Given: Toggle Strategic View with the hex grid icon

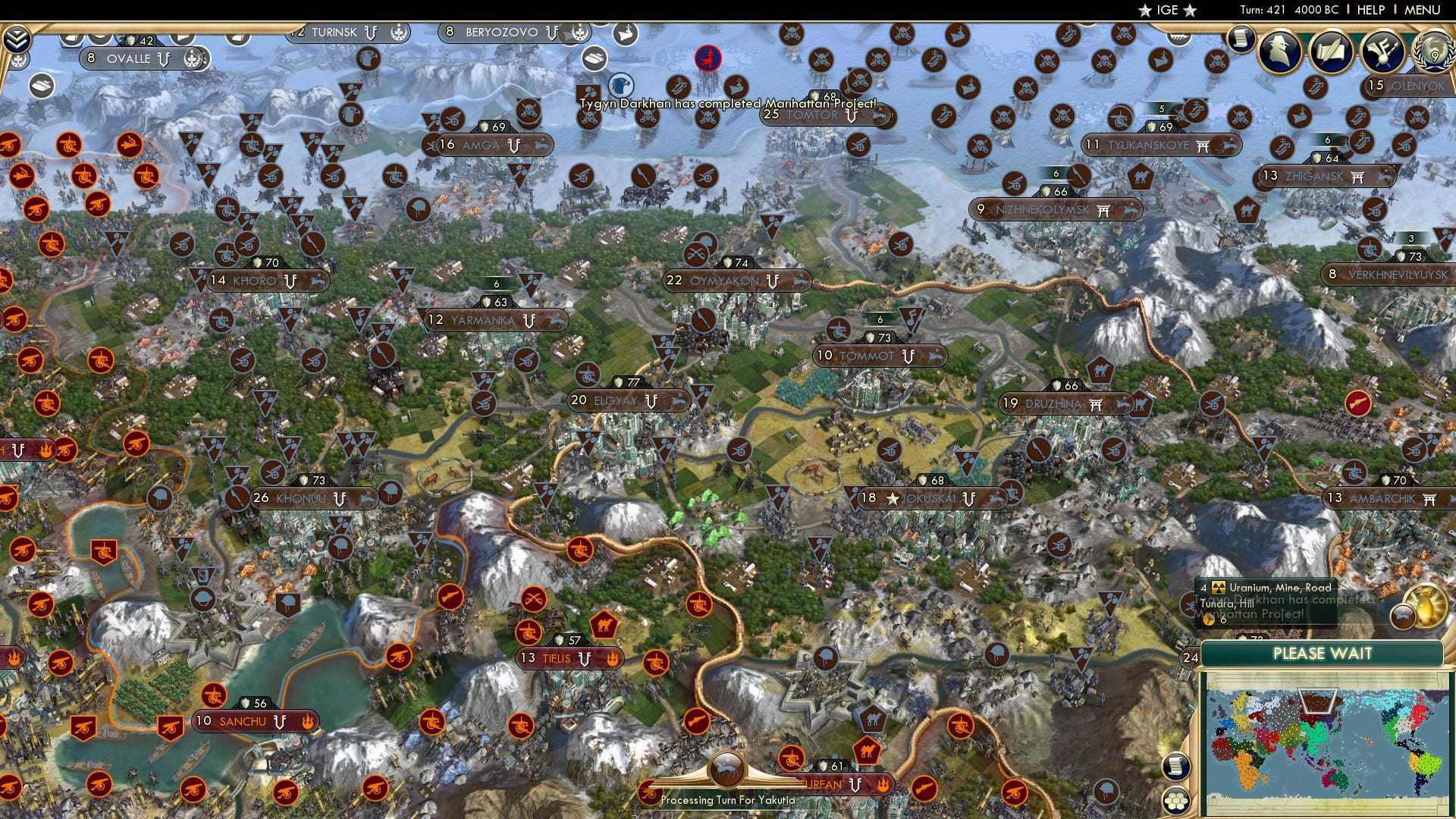Looking at the screenshot, I should pos(1176,801).
